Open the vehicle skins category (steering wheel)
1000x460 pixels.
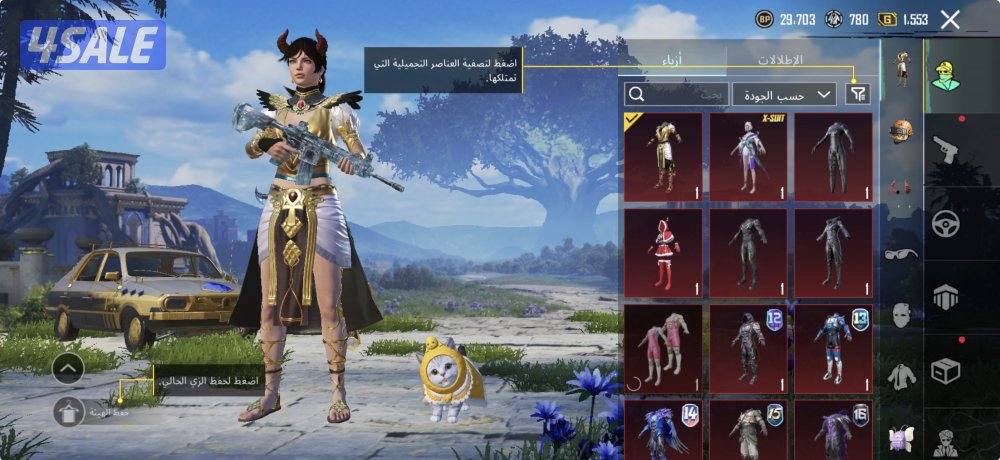(946, 224)
